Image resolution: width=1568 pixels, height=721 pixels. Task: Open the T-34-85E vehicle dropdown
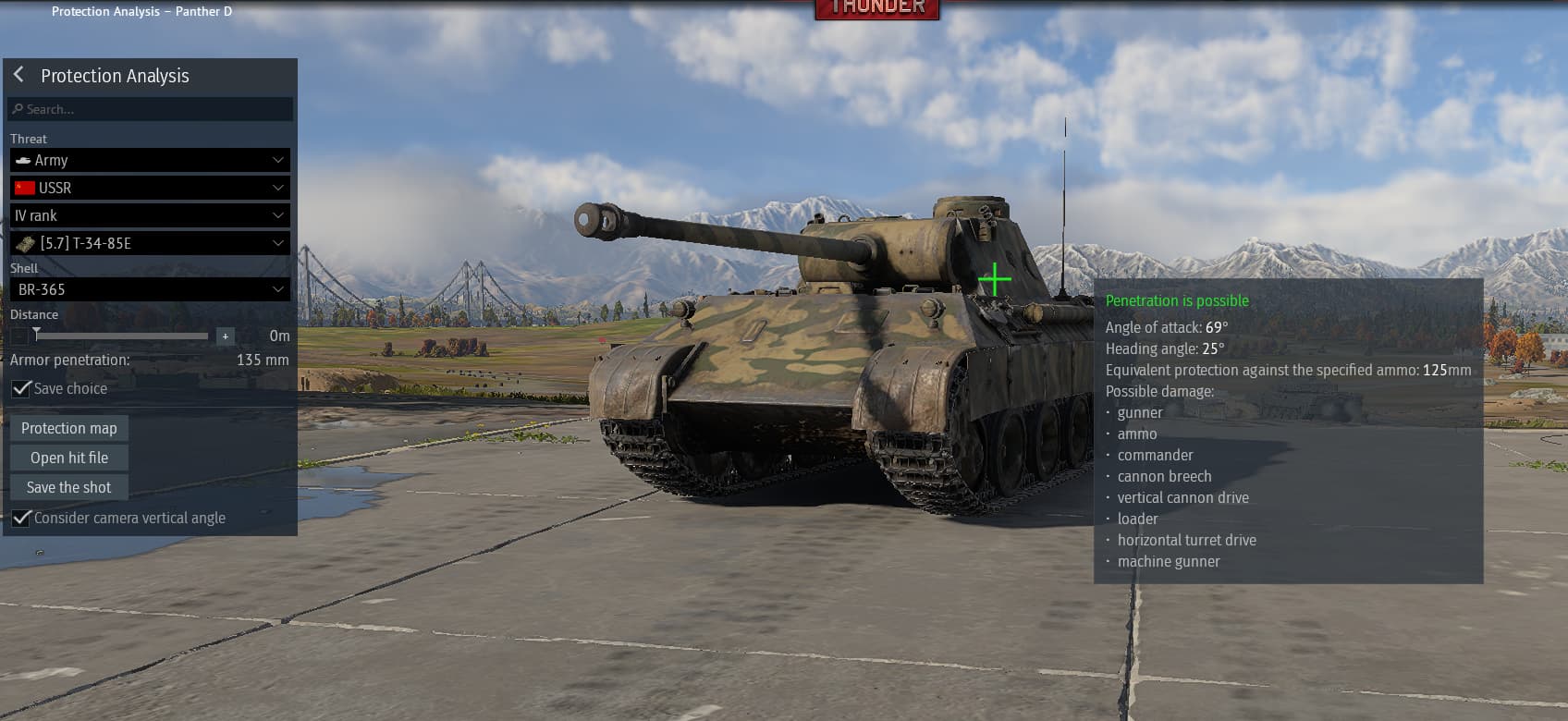pos(150,243)
